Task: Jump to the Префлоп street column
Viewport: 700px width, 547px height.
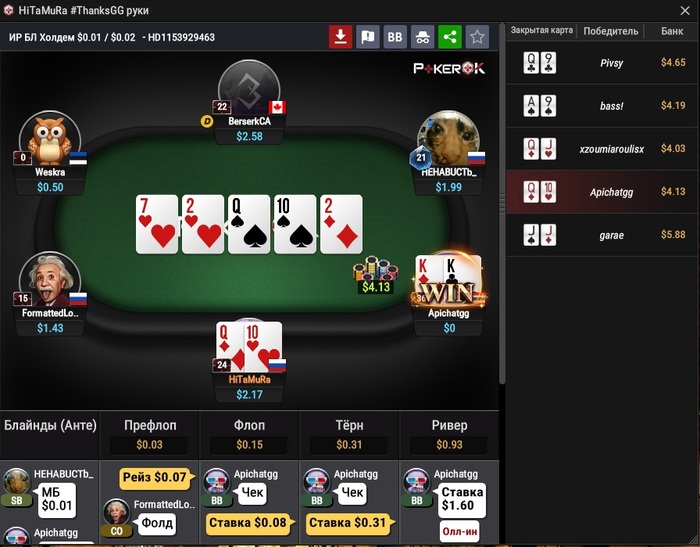Action: pyautogui.click(x=149, y=425)
